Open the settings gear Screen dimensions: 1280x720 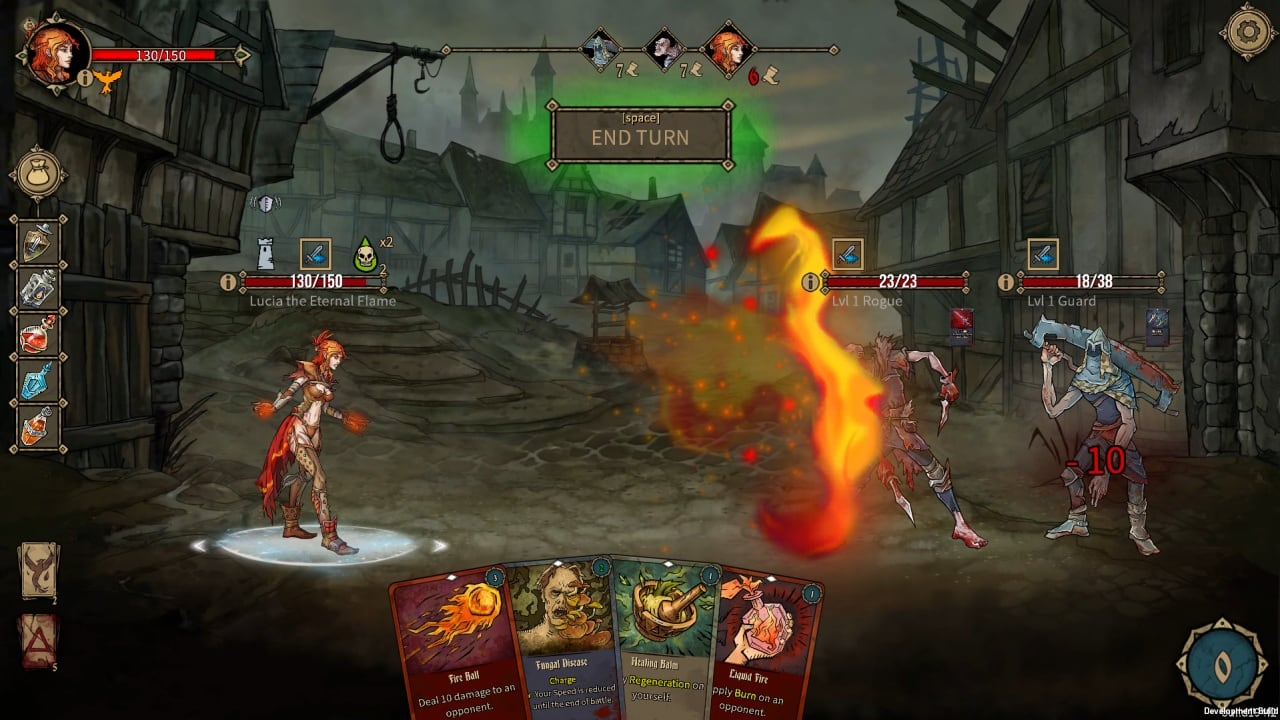[1246, 31]
